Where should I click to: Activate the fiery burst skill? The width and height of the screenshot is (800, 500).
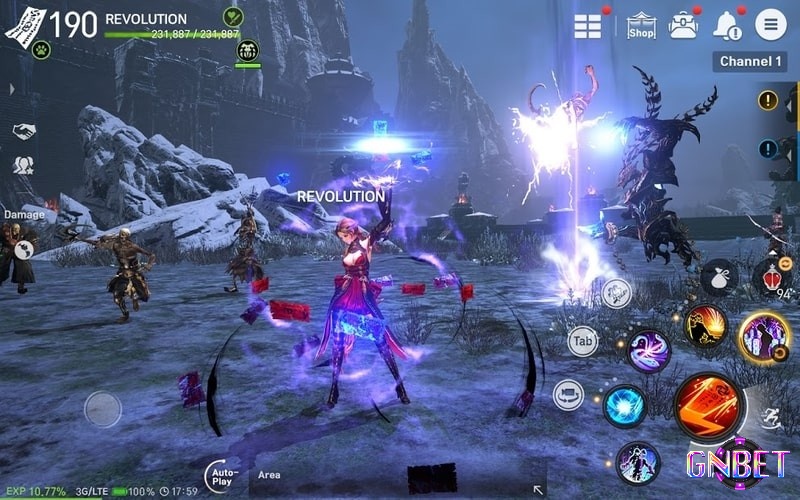(705, 327)
